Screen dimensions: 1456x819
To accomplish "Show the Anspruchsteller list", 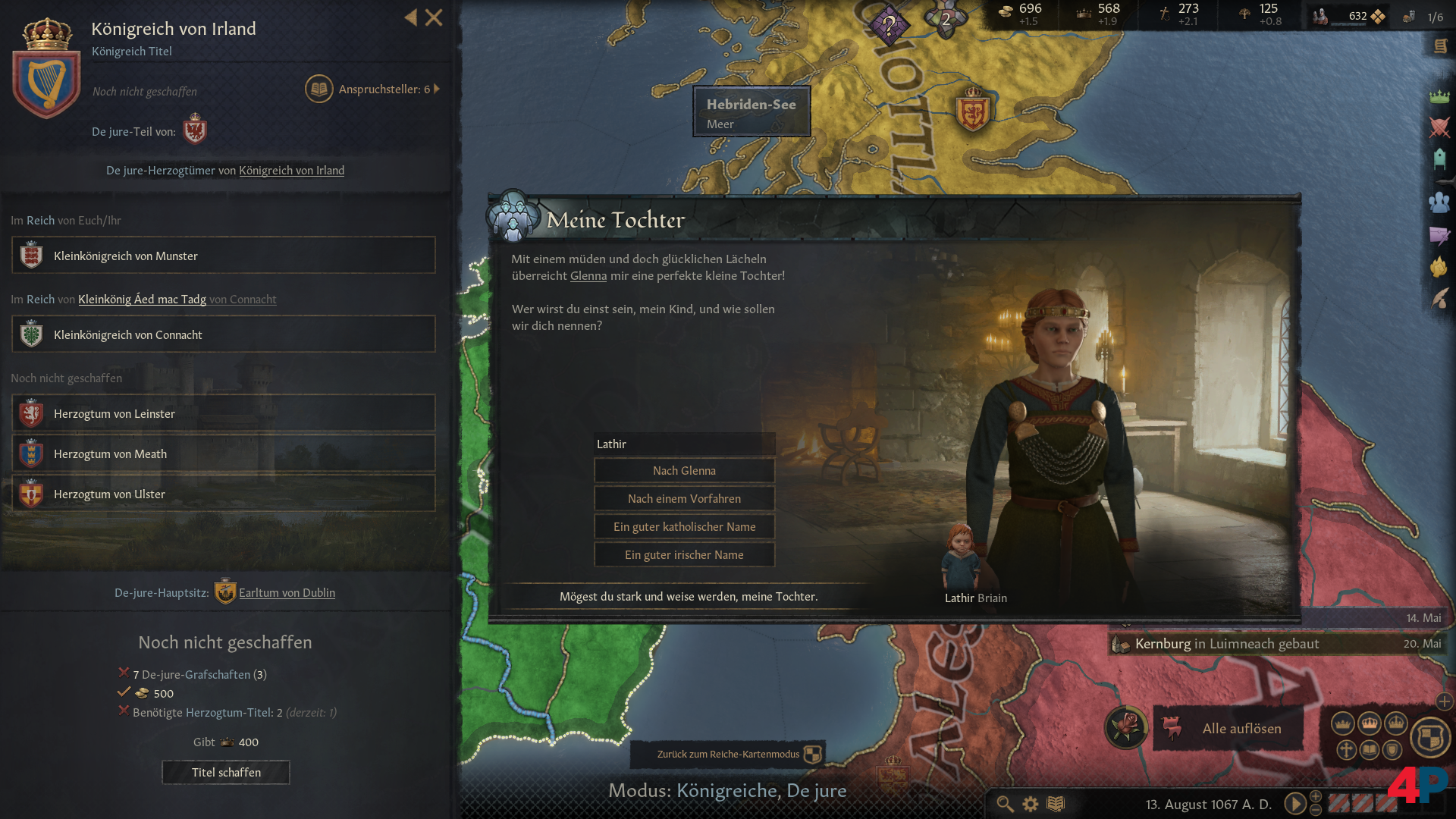I will pos(373,89).
